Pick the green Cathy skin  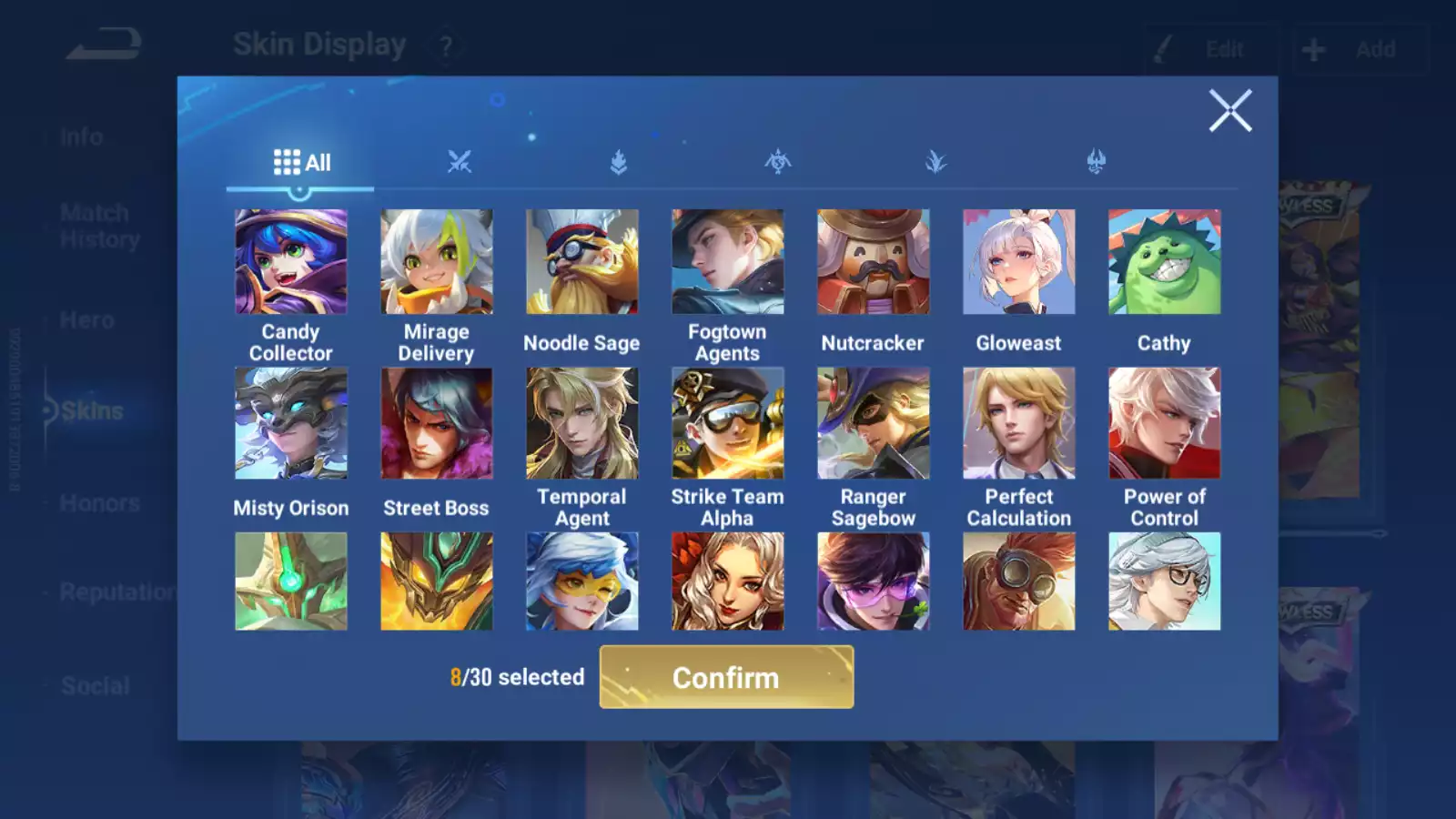click(1165, 262)
